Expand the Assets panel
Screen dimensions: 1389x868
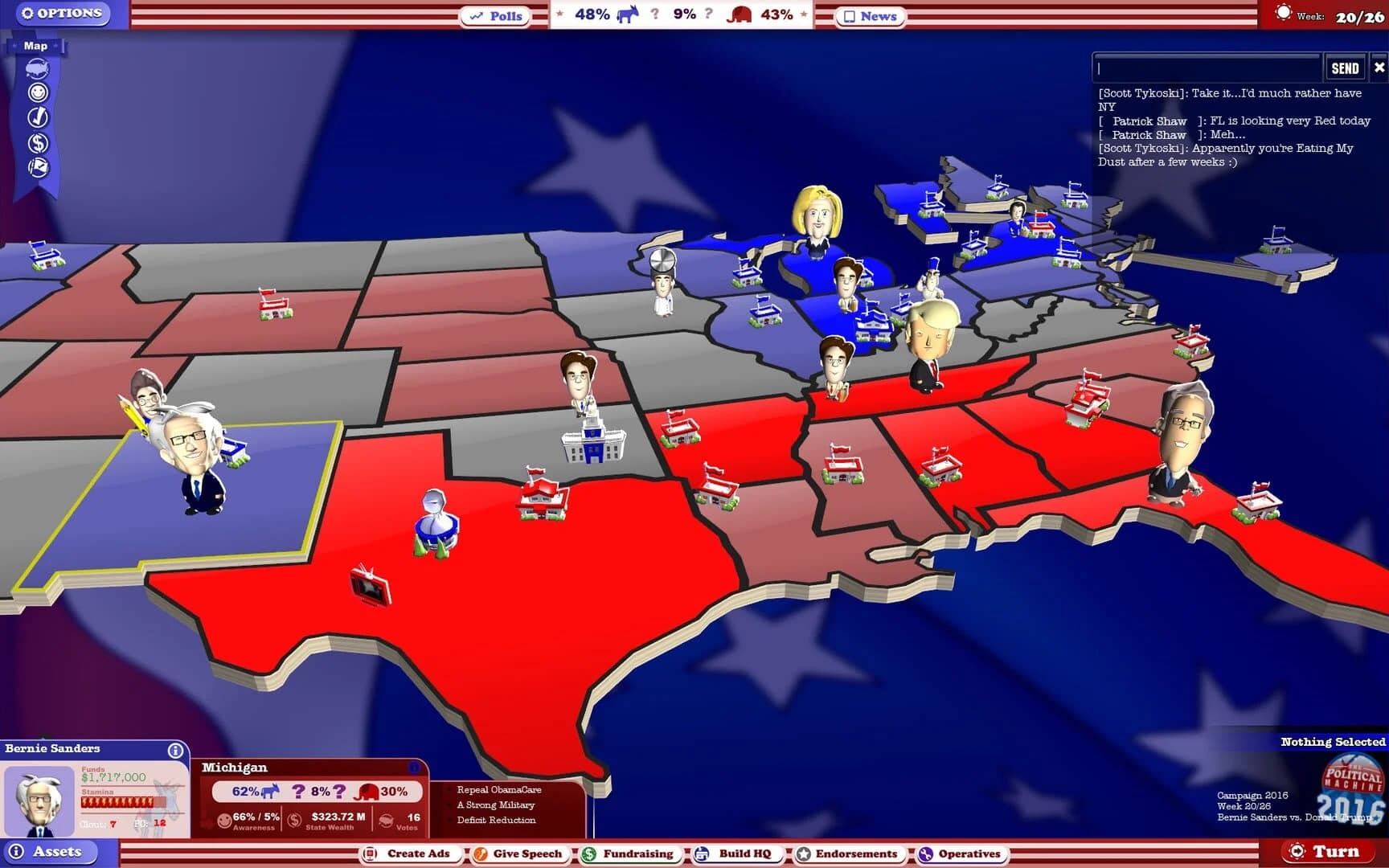click(53, 852)
